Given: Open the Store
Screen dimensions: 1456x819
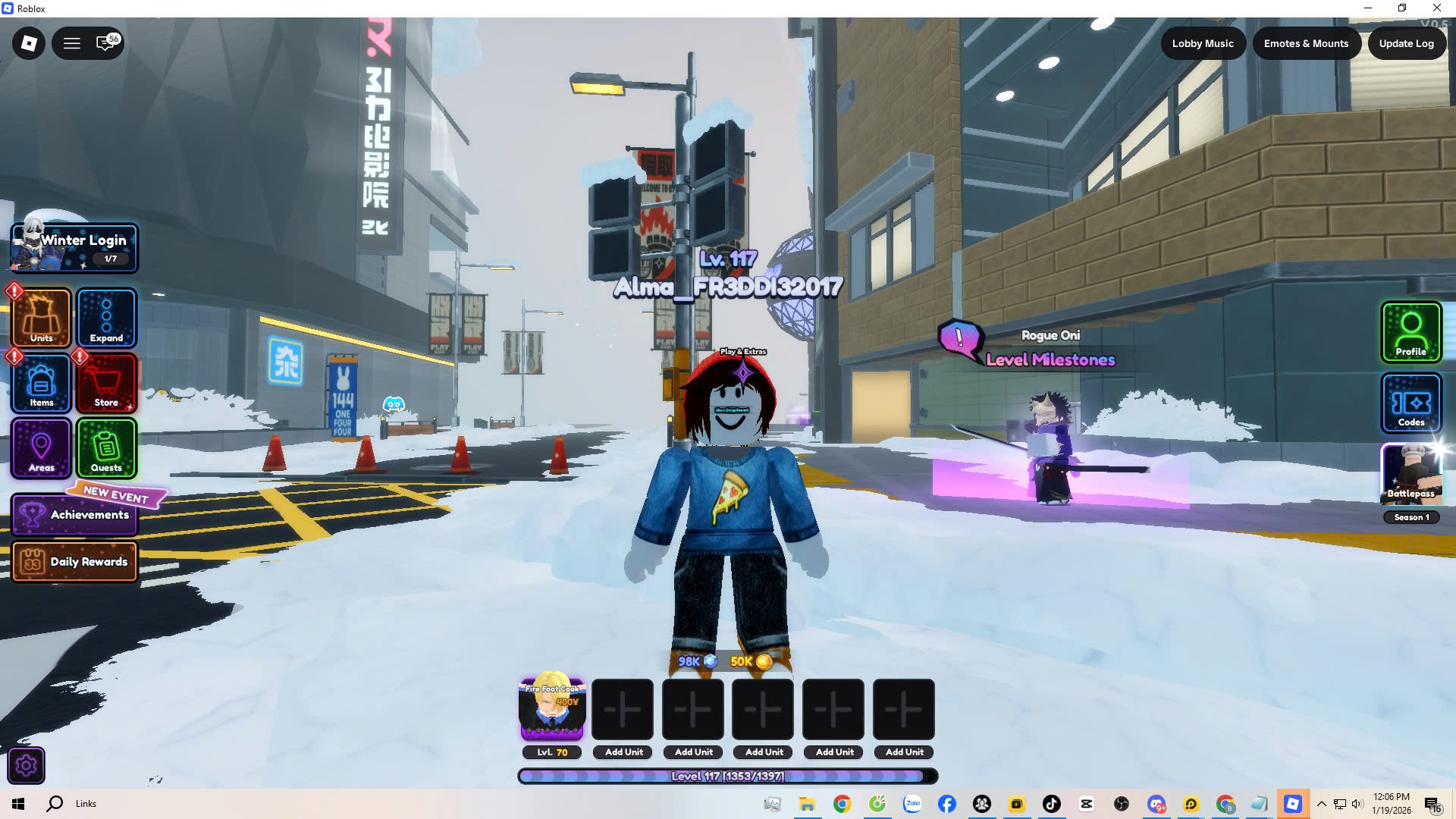Looking at the screenshot, I should pos(106,384).
